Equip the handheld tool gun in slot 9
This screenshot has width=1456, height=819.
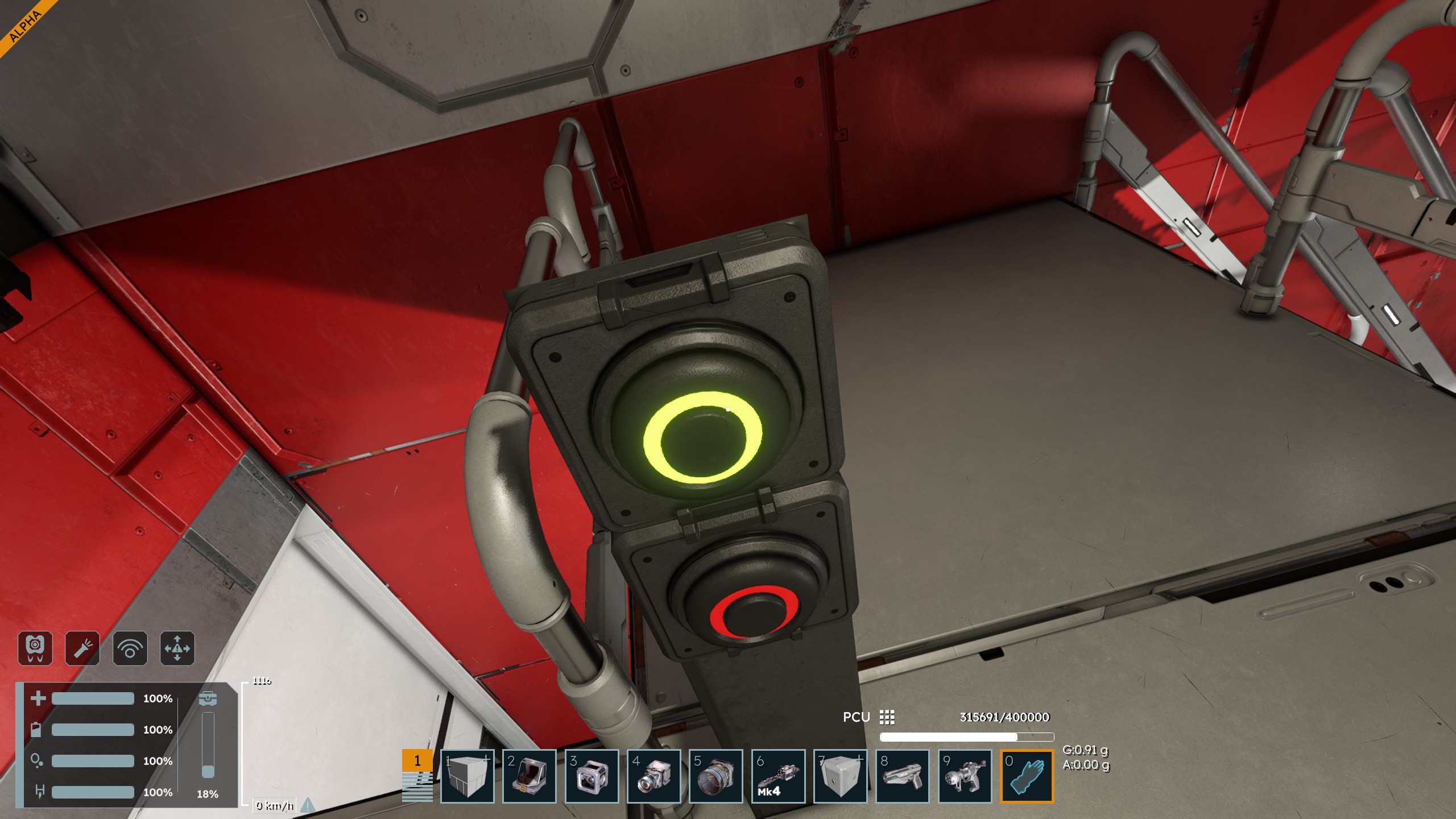[965, 776]
